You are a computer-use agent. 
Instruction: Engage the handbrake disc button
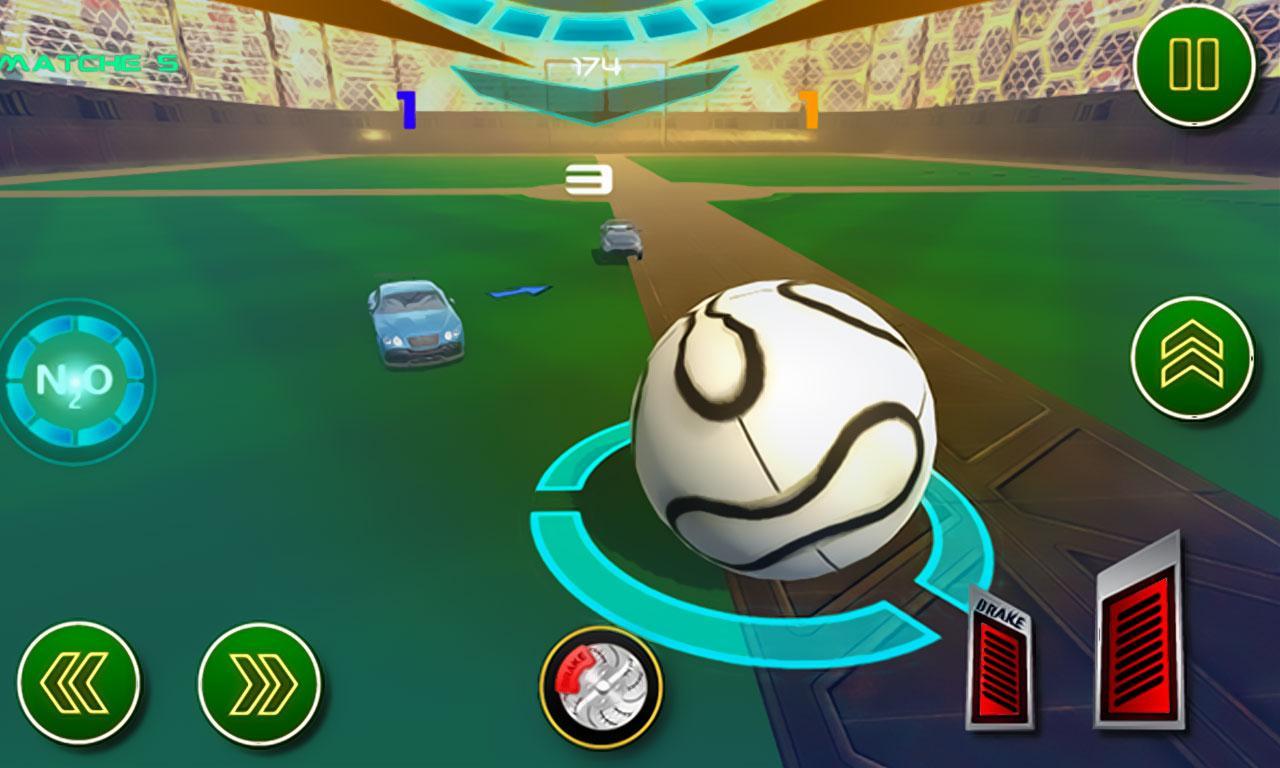(600, 686)
